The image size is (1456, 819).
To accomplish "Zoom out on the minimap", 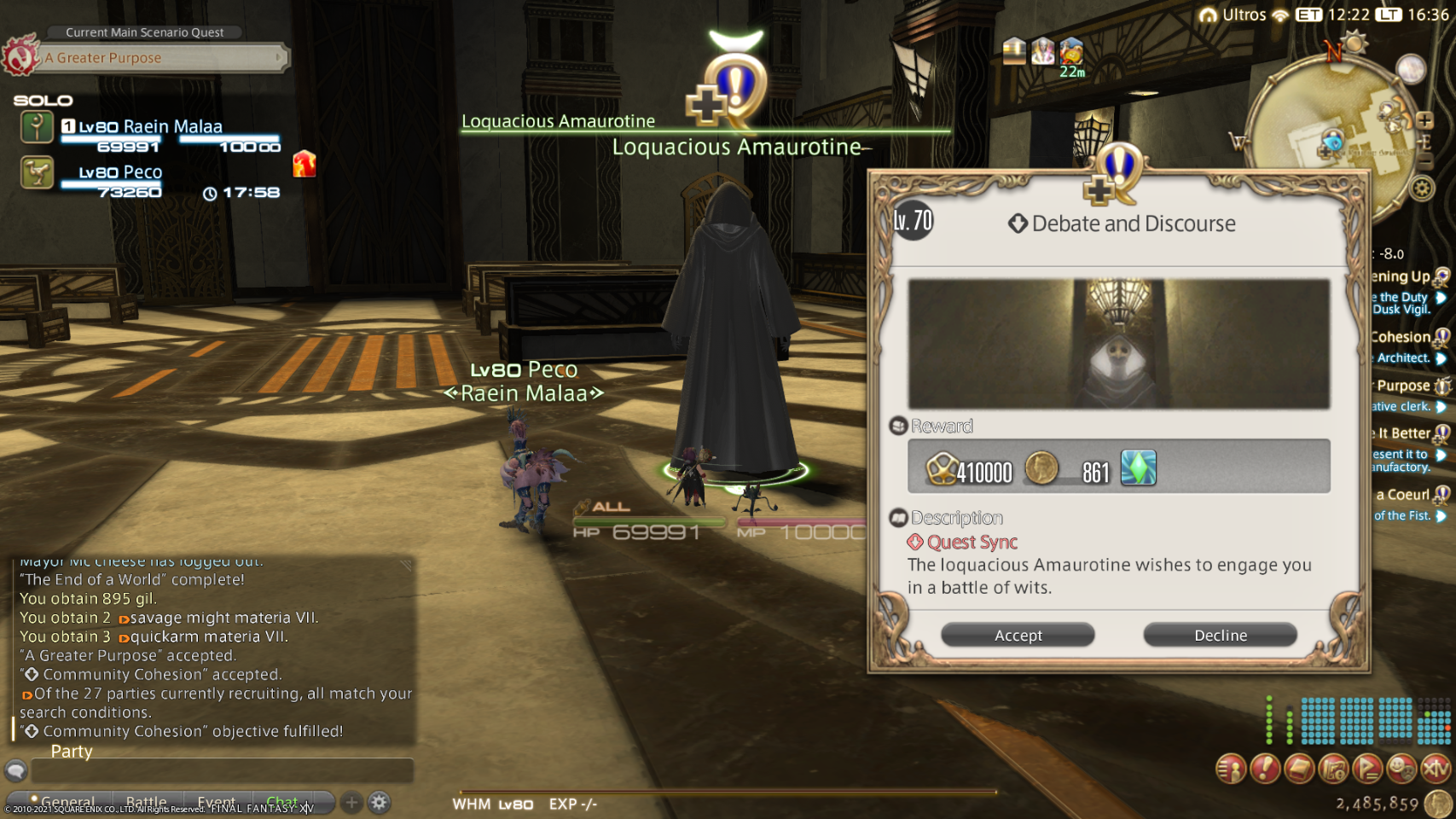I will click(1424, 160).
